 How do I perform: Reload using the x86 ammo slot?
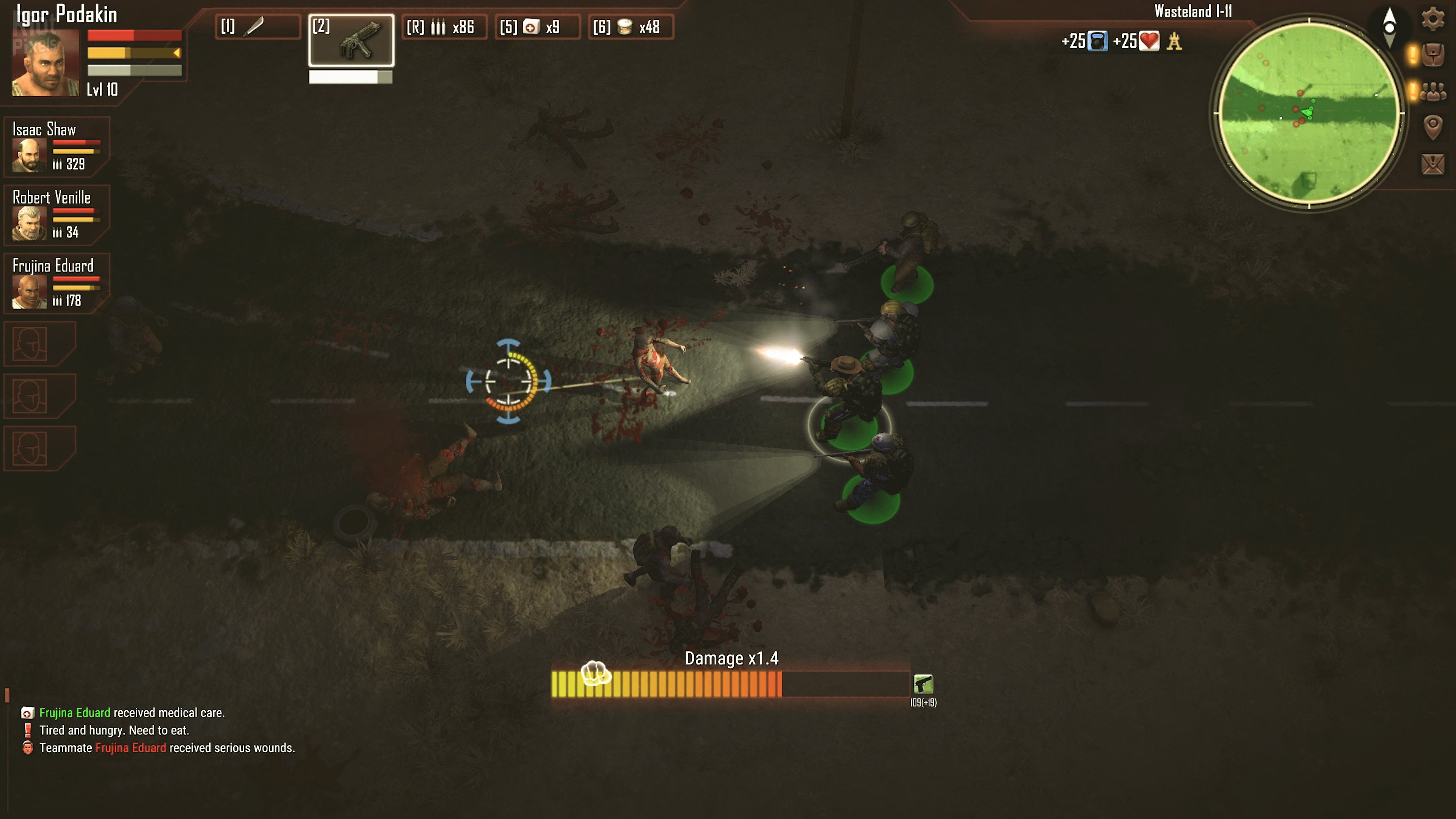click(x=444, y=27)
